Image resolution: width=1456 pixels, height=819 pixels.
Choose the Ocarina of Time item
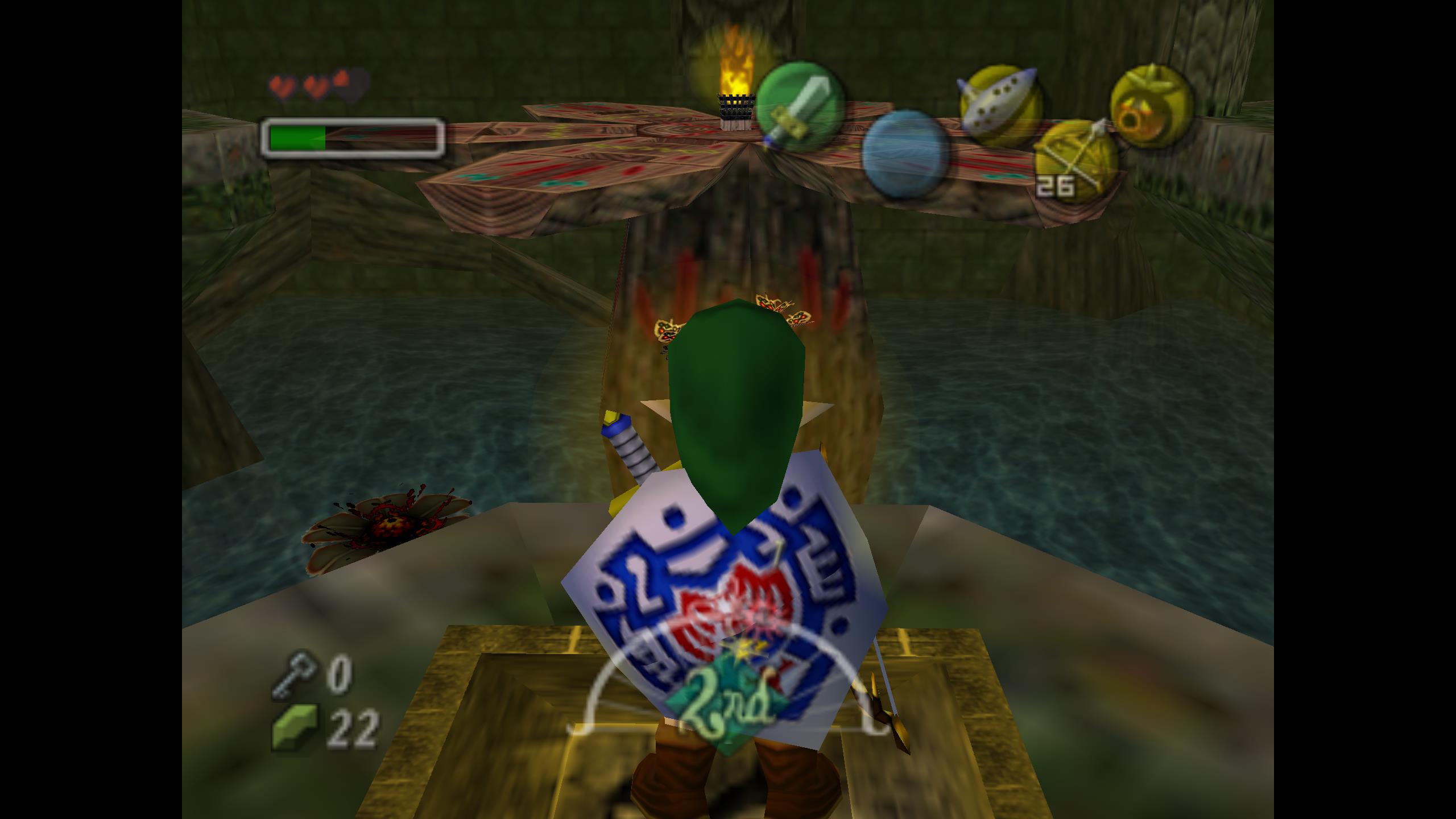(1001, 106)
